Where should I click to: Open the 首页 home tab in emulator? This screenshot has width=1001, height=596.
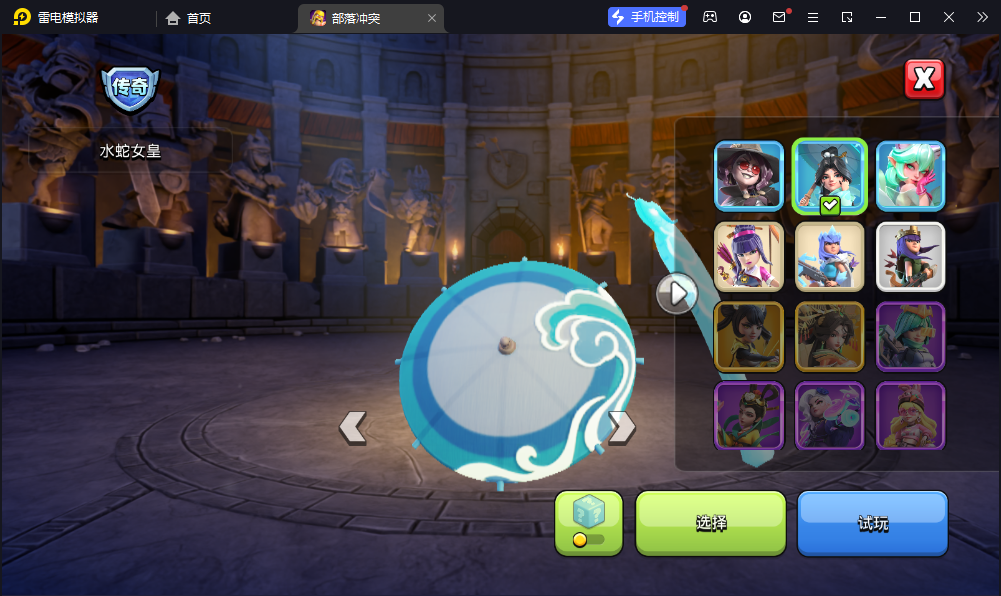(189, 18)
